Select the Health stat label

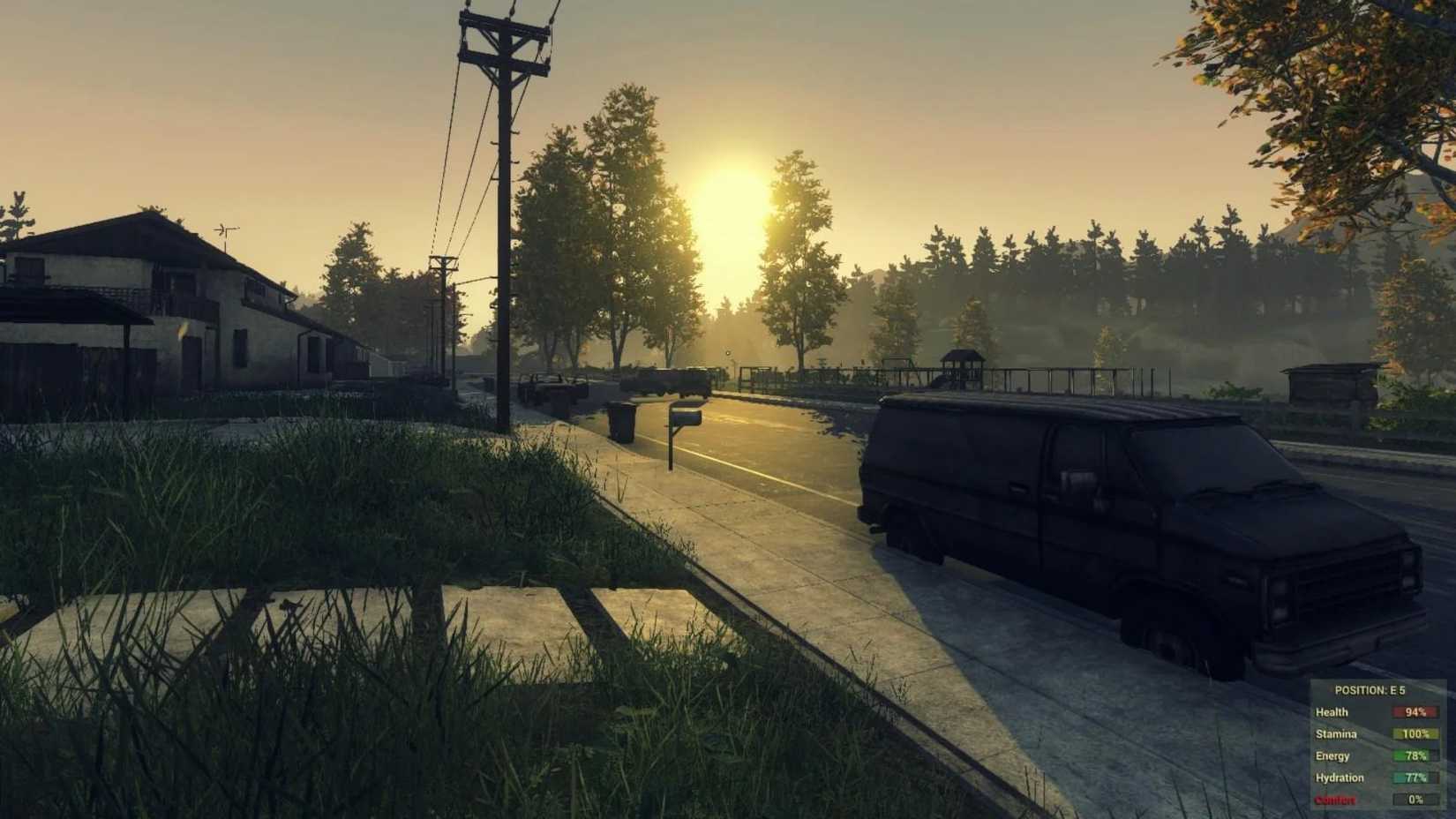pos(1334,711)
